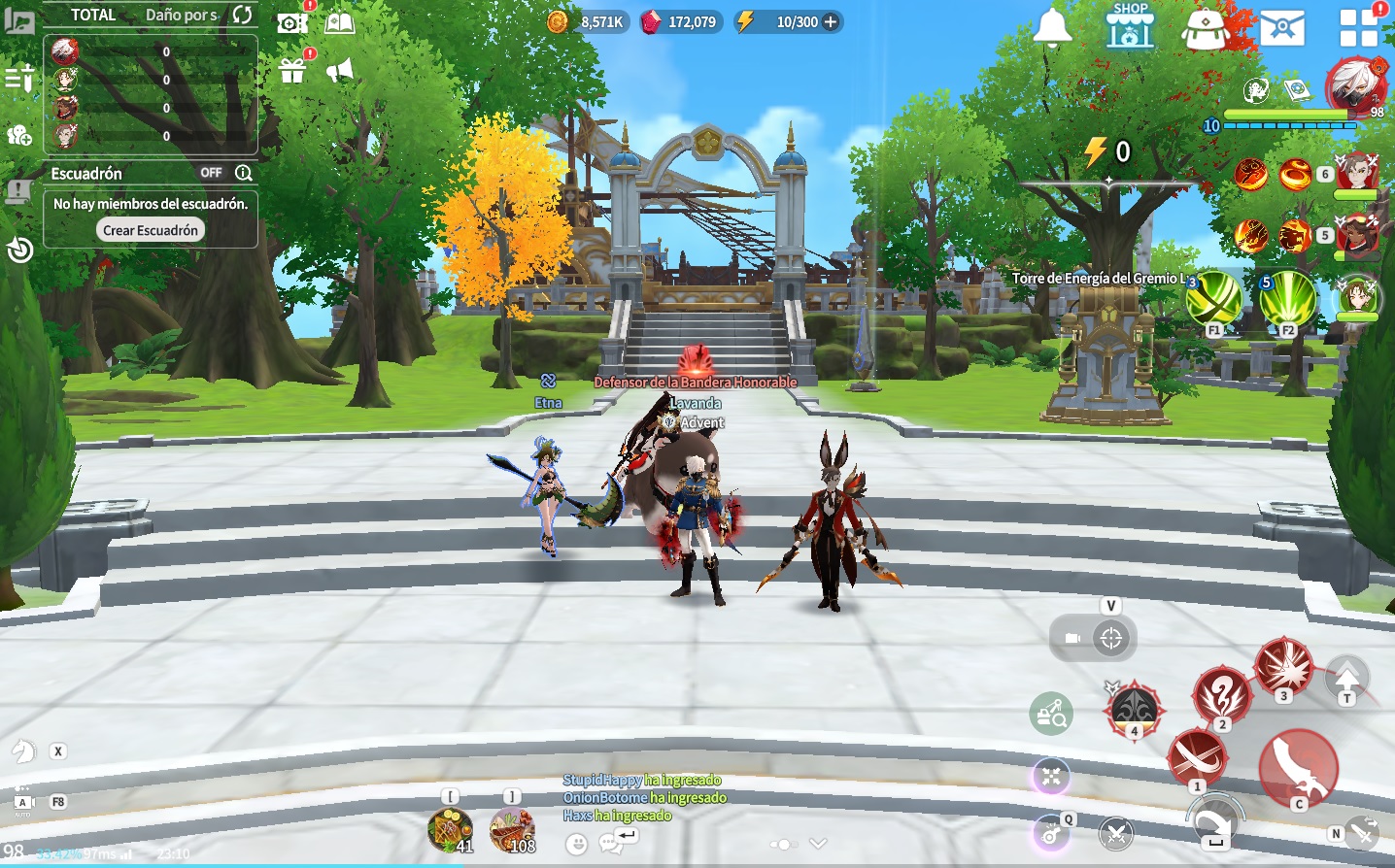Image resolution: width=1395 pixels, height=868 pixels.
Task: Add energy with the plus button
Action: 831,21
